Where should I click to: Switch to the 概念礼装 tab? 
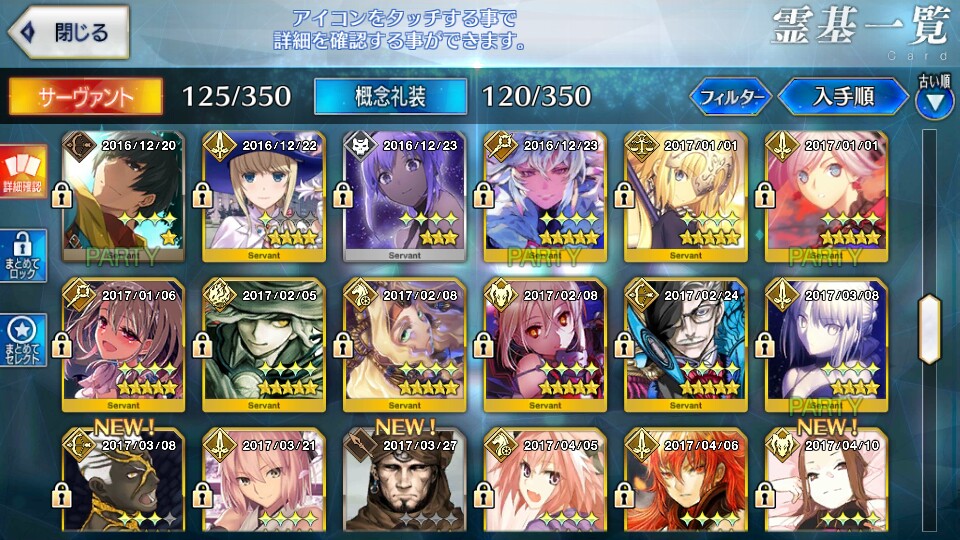pos(390,97)
